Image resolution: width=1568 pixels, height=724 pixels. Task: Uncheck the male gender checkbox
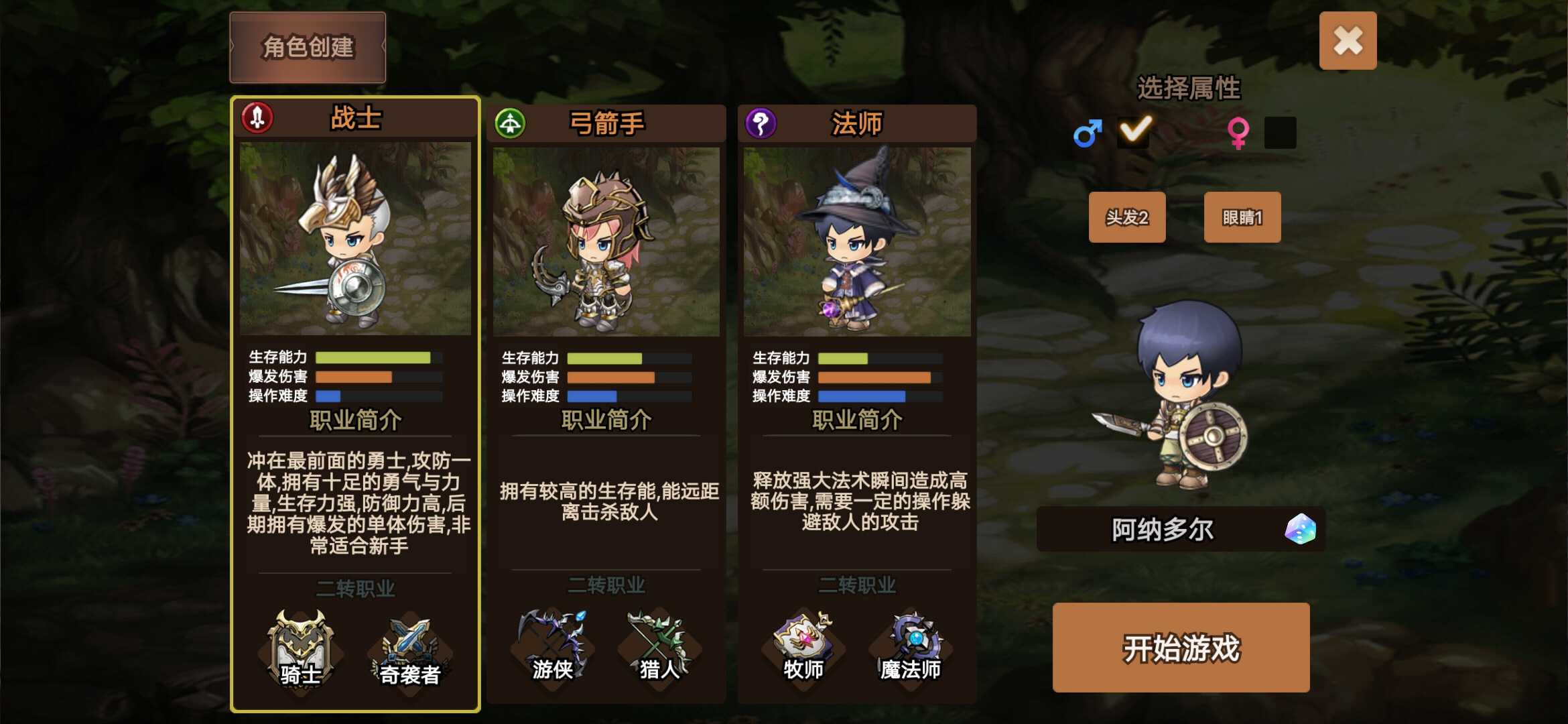[x=1134, y=132]
